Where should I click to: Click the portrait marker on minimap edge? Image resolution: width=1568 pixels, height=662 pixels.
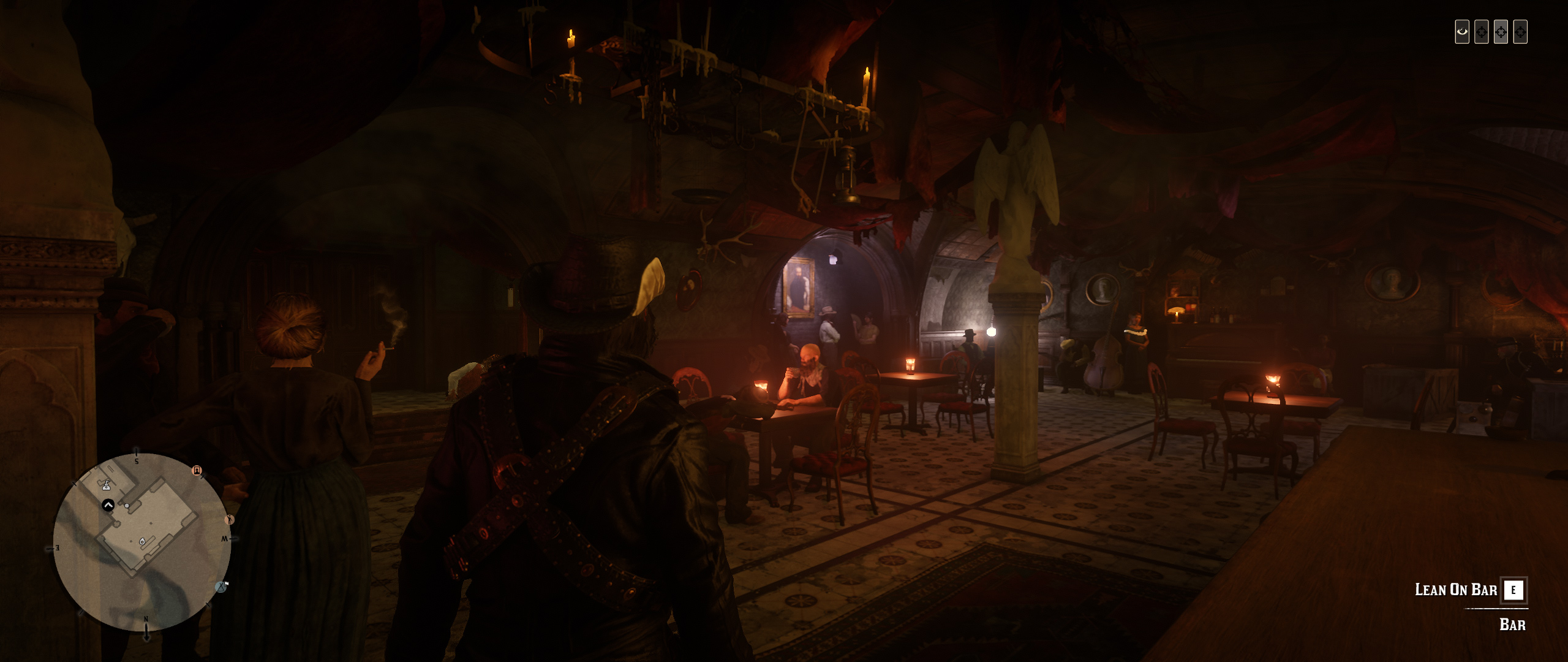coord(197,471)
